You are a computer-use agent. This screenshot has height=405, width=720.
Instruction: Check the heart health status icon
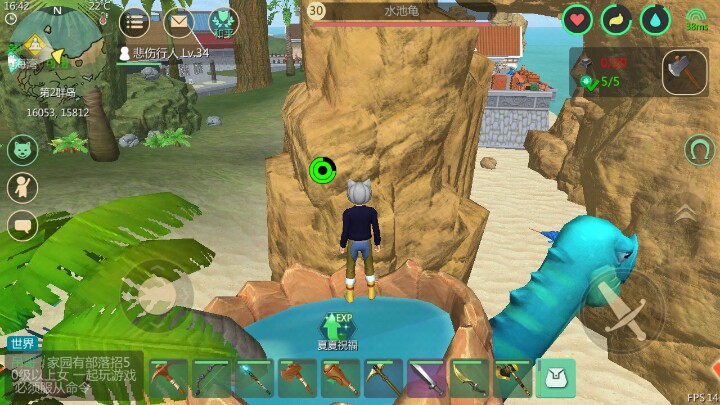click(577, 19)
